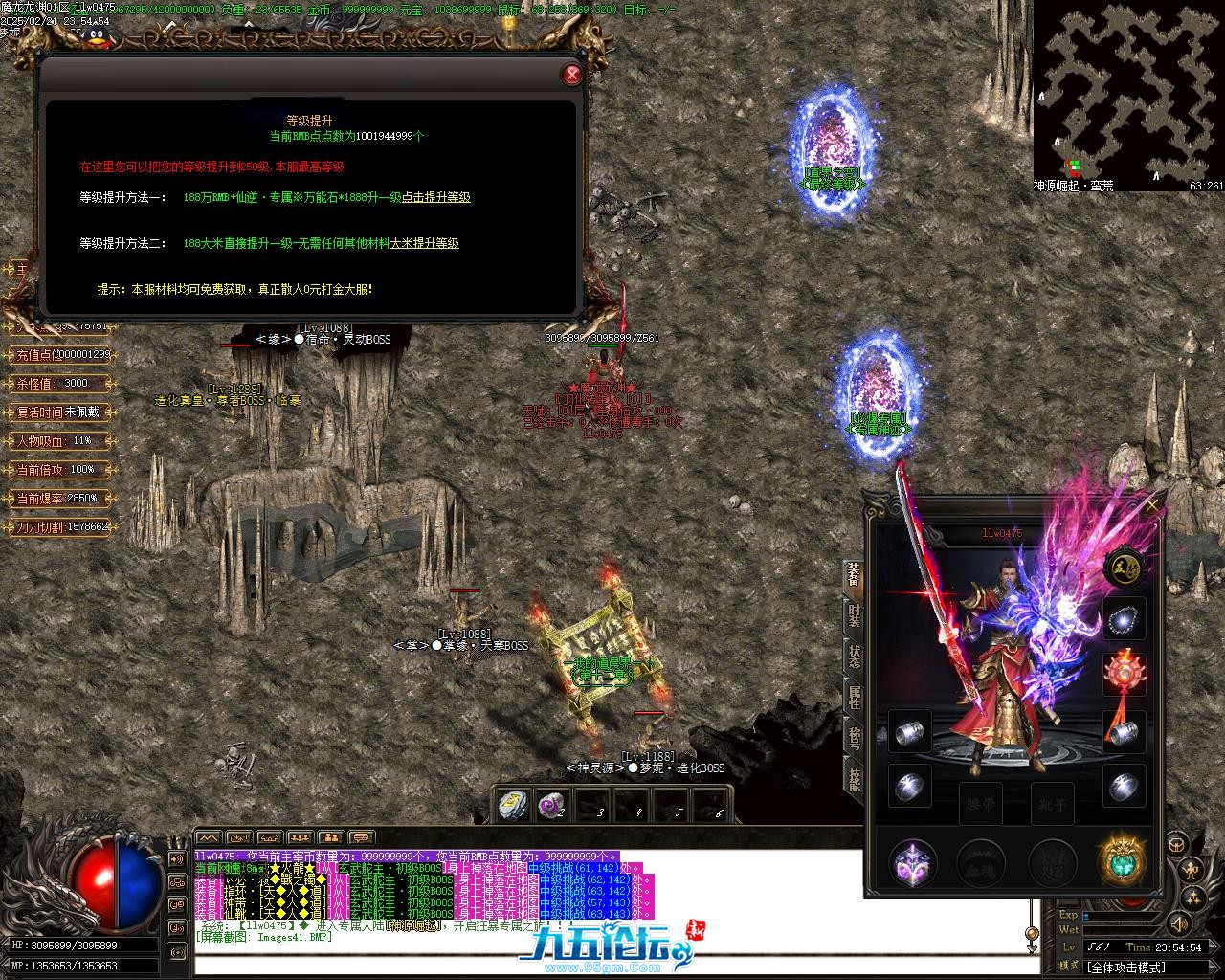Click the 点击提升等级 upgrade link
1225x980 pixels.
coord(435,197)
